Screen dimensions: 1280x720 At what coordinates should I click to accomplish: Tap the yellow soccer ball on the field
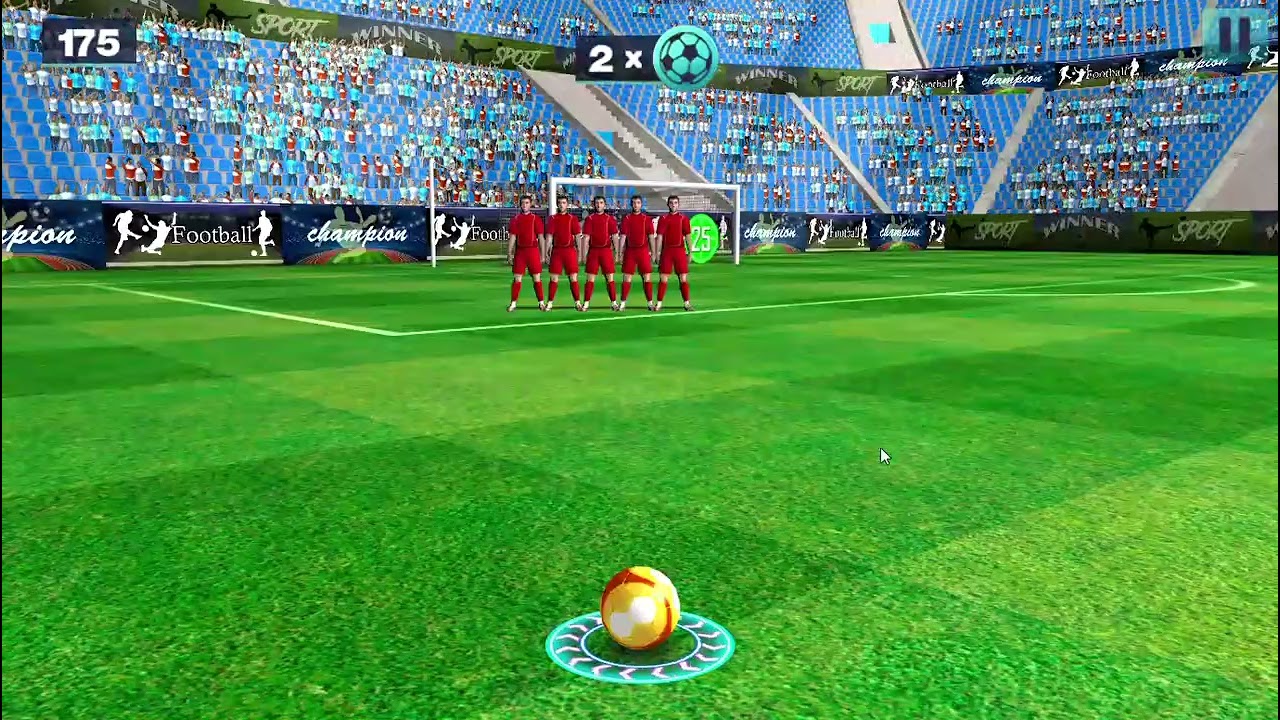tap(642, 605)
